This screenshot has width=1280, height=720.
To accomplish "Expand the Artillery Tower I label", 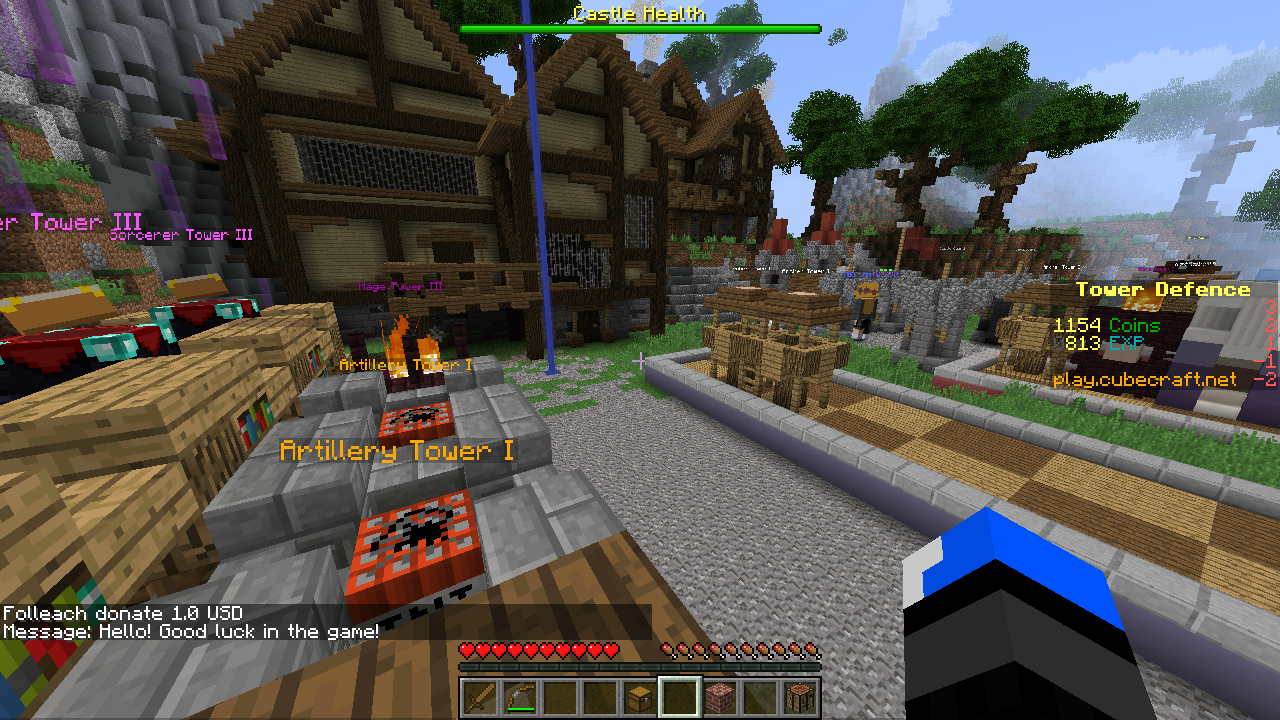I will pyautogui.click(x=398, y=450).
